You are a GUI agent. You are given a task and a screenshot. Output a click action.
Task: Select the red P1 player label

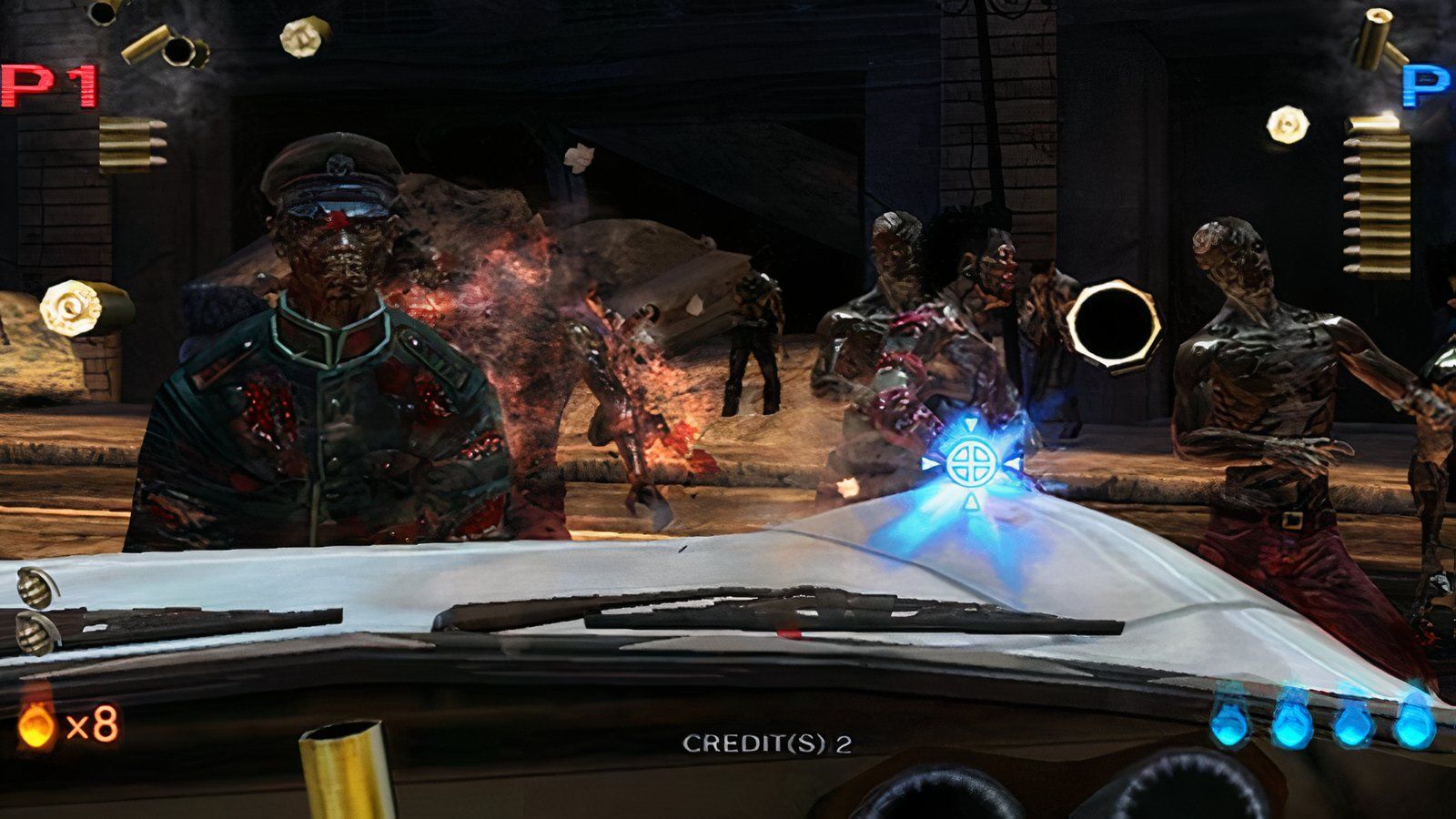click(x=47, y=86)
